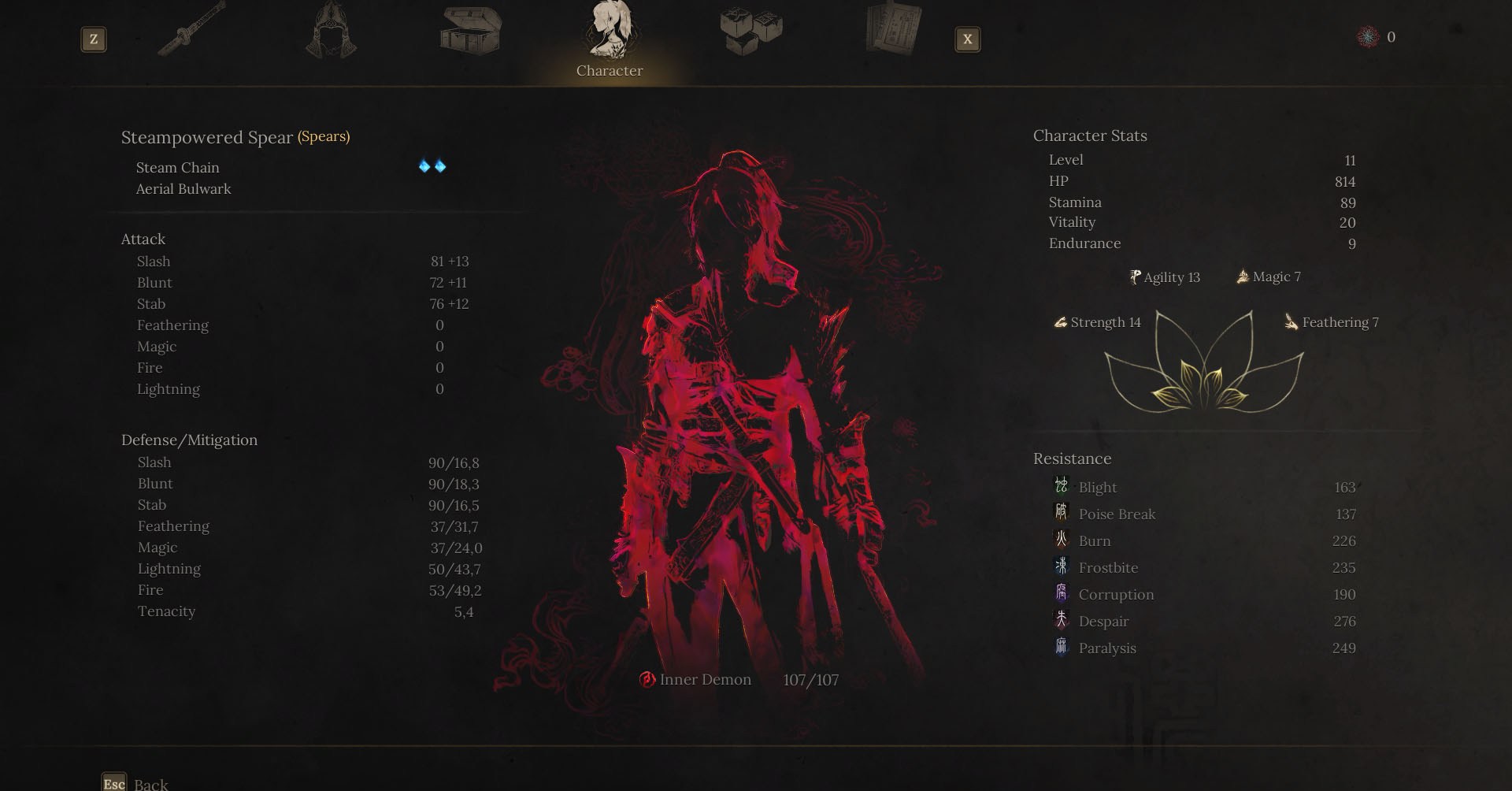Select the Burn resistance flame icon

1061,540
